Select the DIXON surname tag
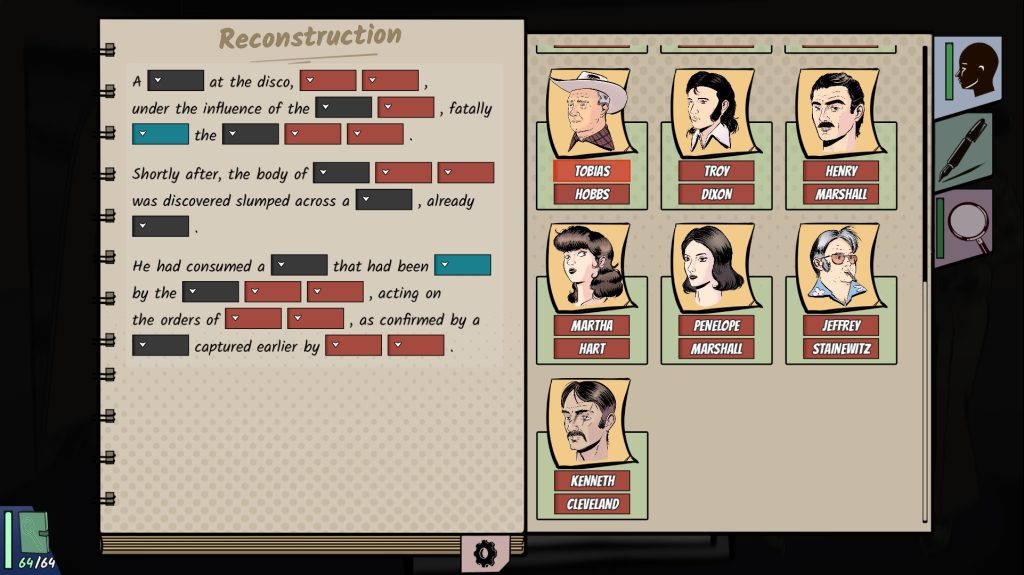The image size is (1024, 575). click(716, 194)
